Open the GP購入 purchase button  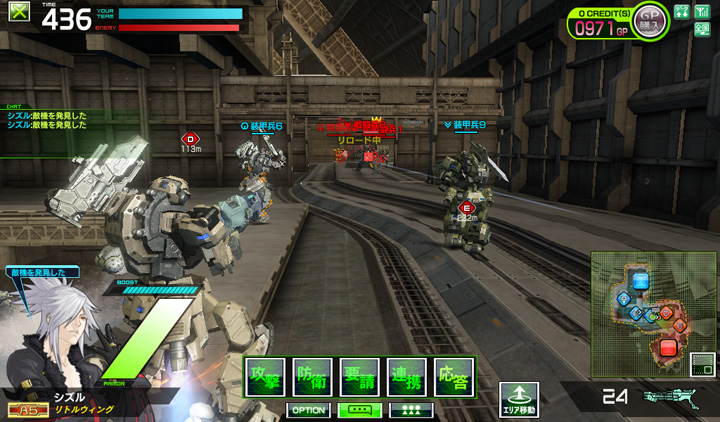(650, 19)
